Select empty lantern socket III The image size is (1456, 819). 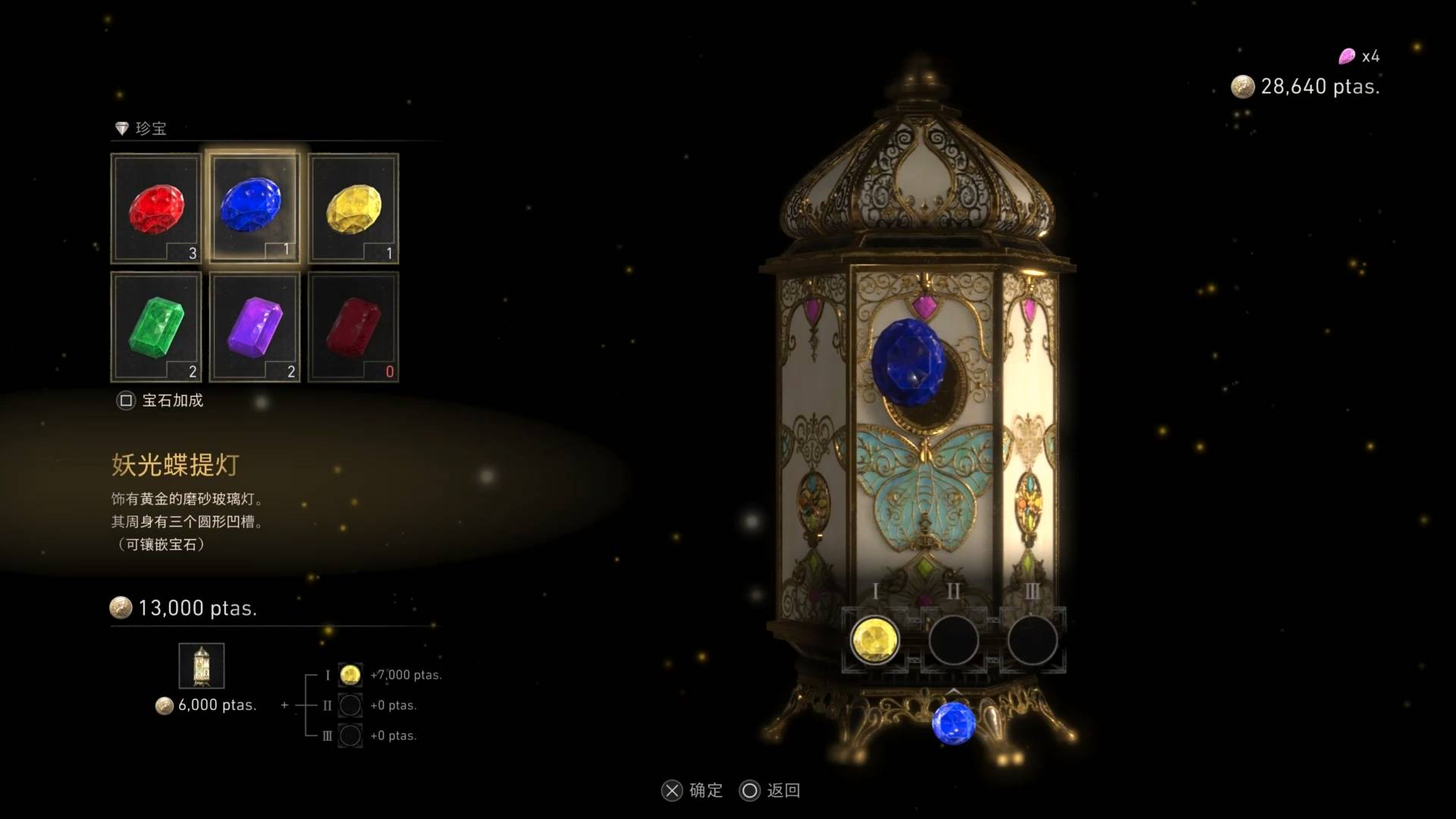[x=1032, y=640]
